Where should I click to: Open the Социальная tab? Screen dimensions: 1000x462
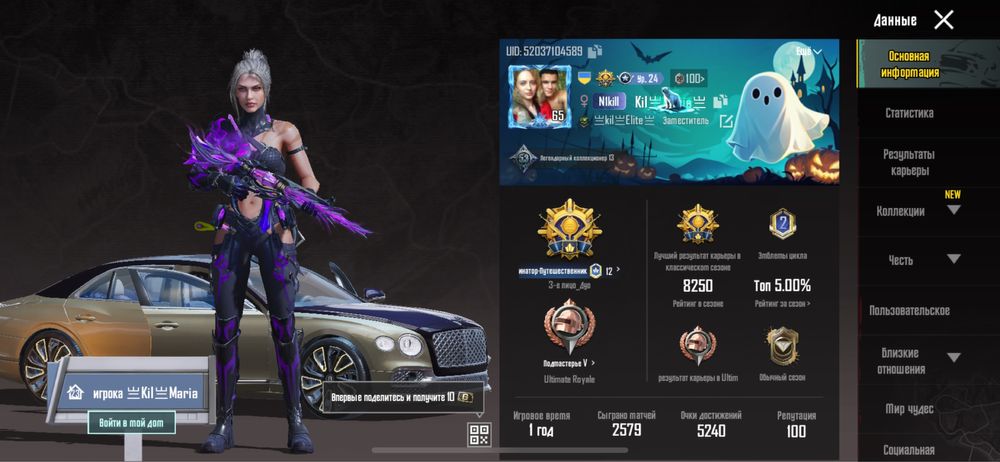pos(909,449)
